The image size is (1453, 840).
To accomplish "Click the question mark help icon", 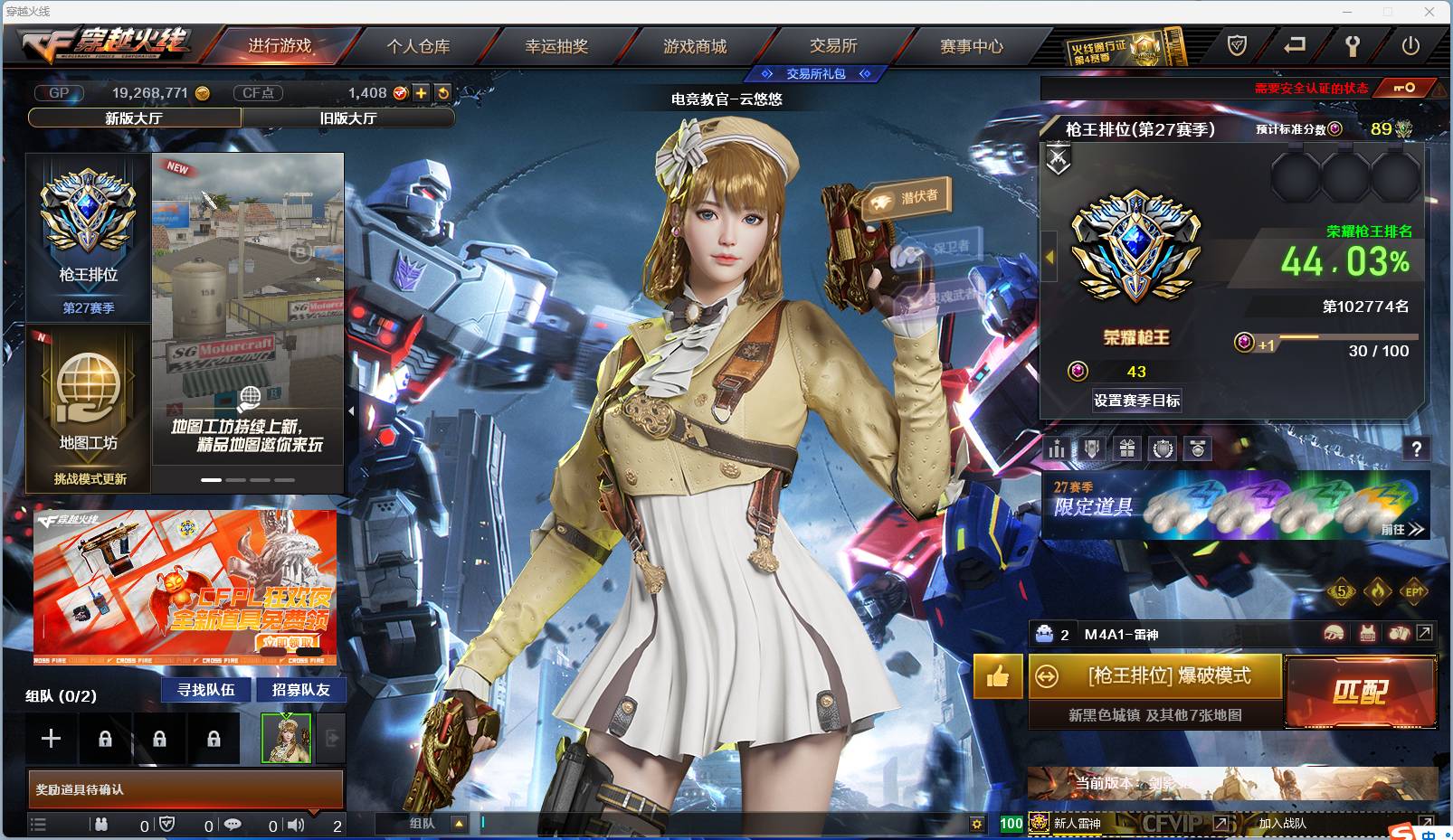I will [x=1416, y=448].
